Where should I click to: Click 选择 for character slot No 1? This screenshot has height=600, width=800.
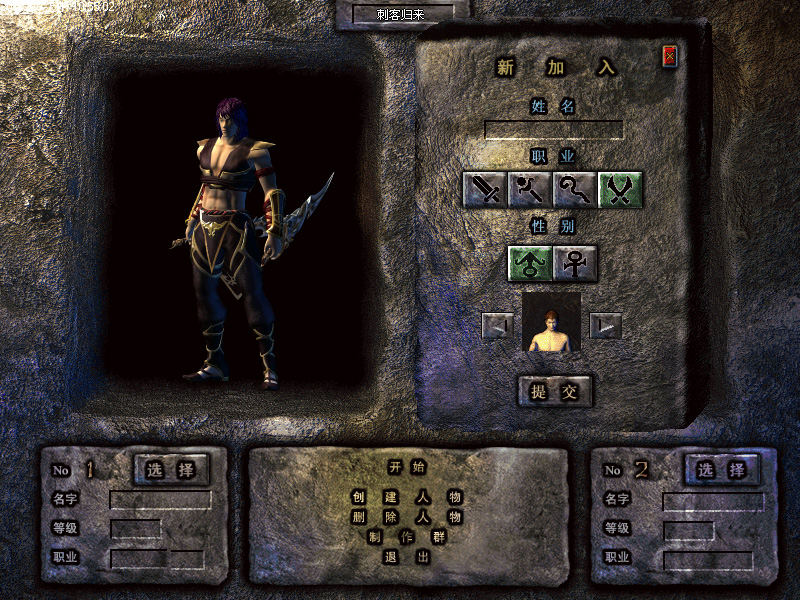click(171, 469)
